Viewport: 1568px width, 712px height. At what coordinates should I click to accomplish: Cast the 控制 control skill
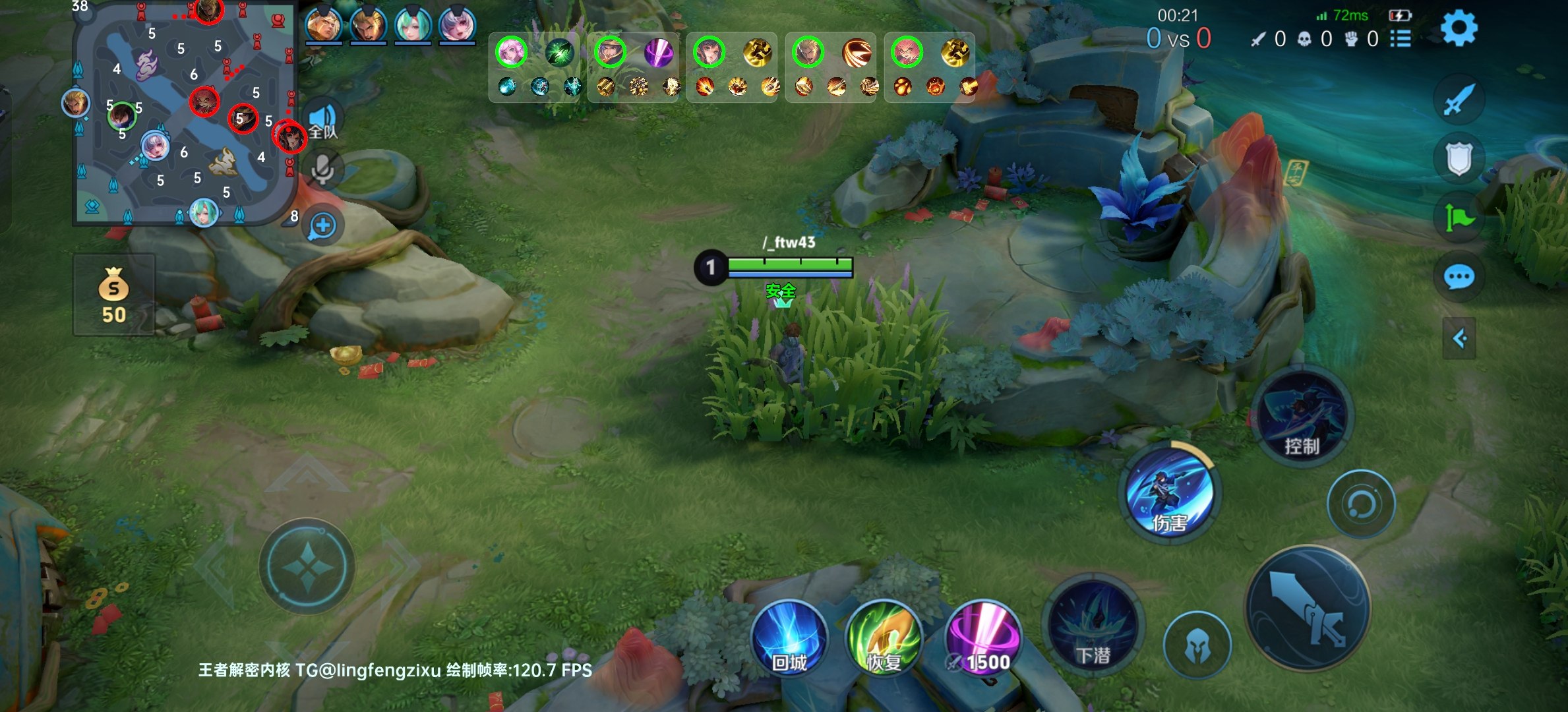point(1302,415)
